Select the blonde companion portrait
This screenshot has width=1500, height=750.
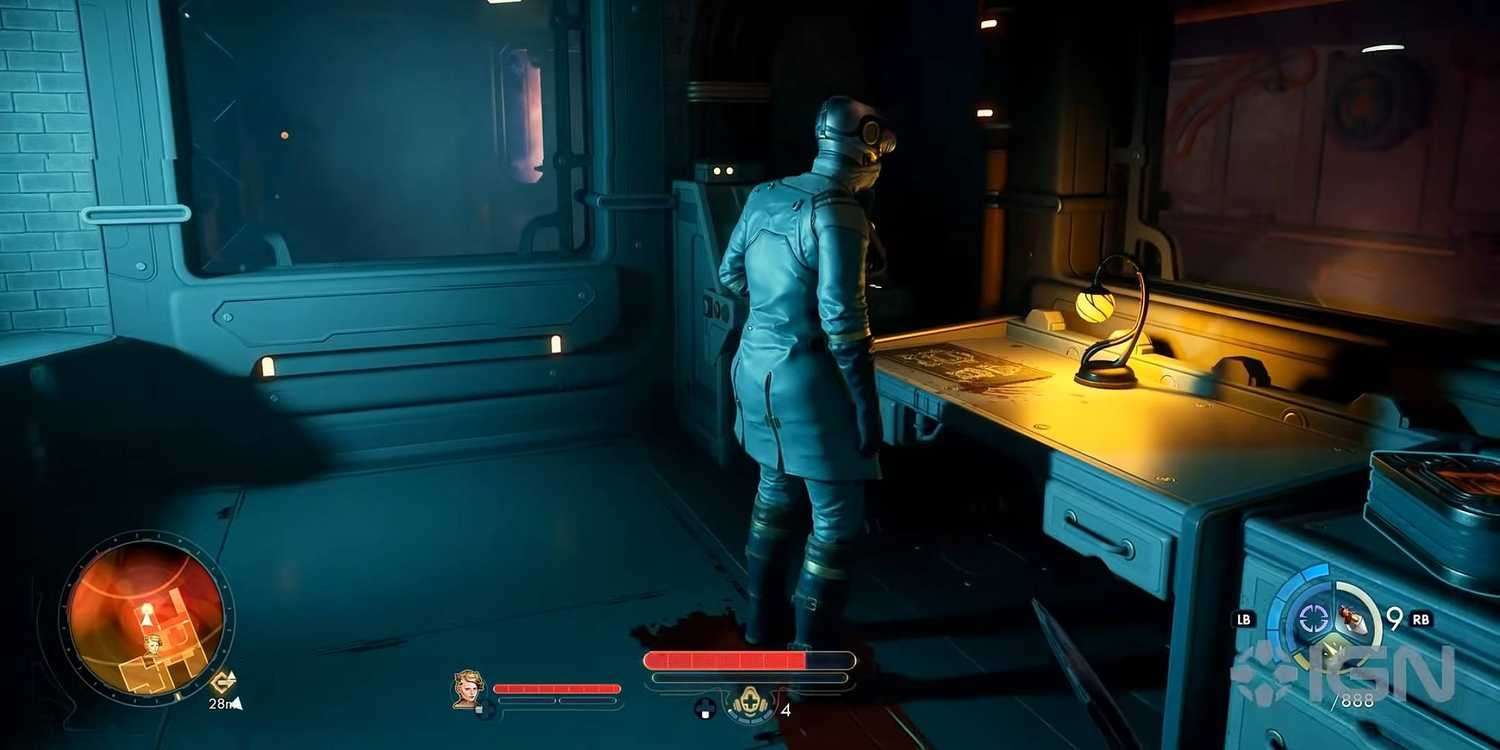point(467,689)
